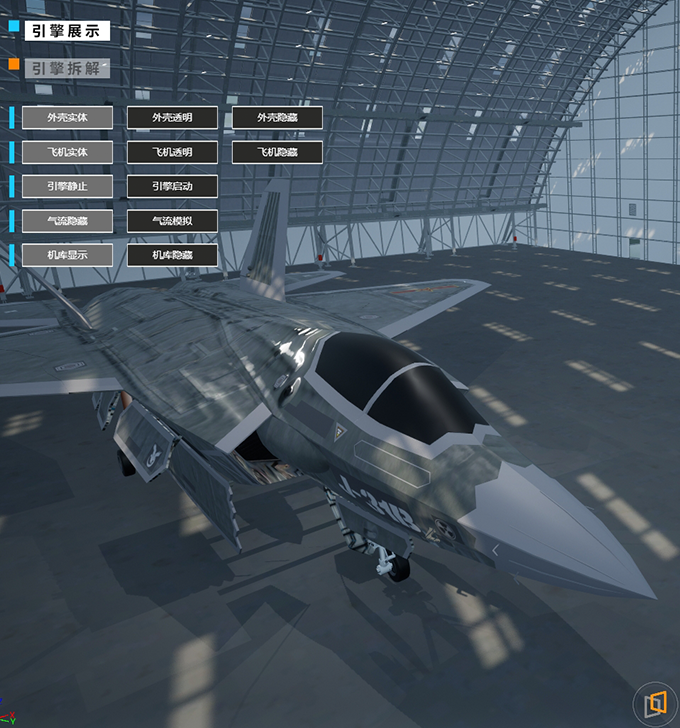680x728 pixels.
Task: Hide the shell using 外壳隐藏
Action: coord(277,118)
